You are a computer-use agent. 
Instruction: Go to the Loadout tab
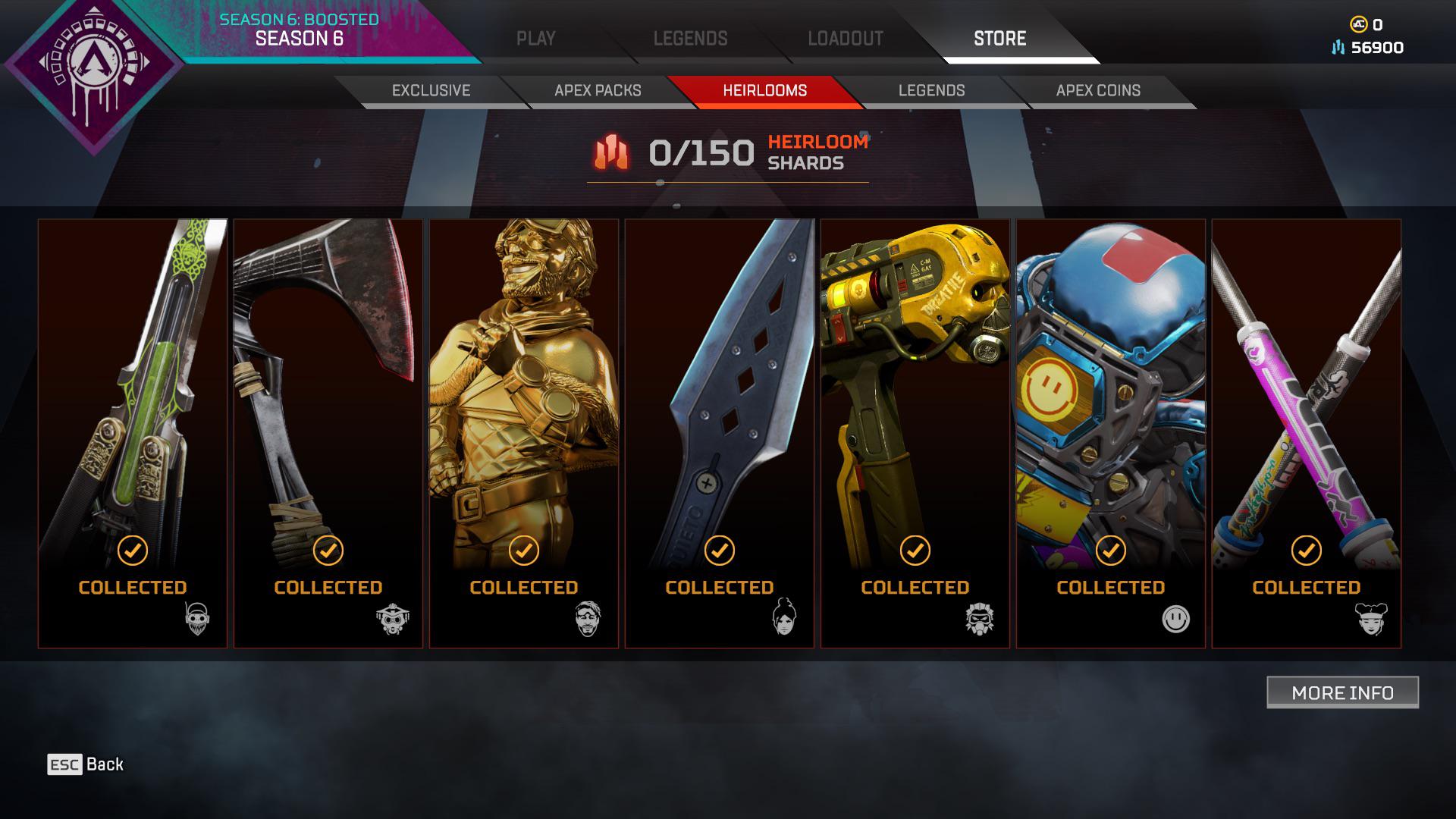(845, 39)
